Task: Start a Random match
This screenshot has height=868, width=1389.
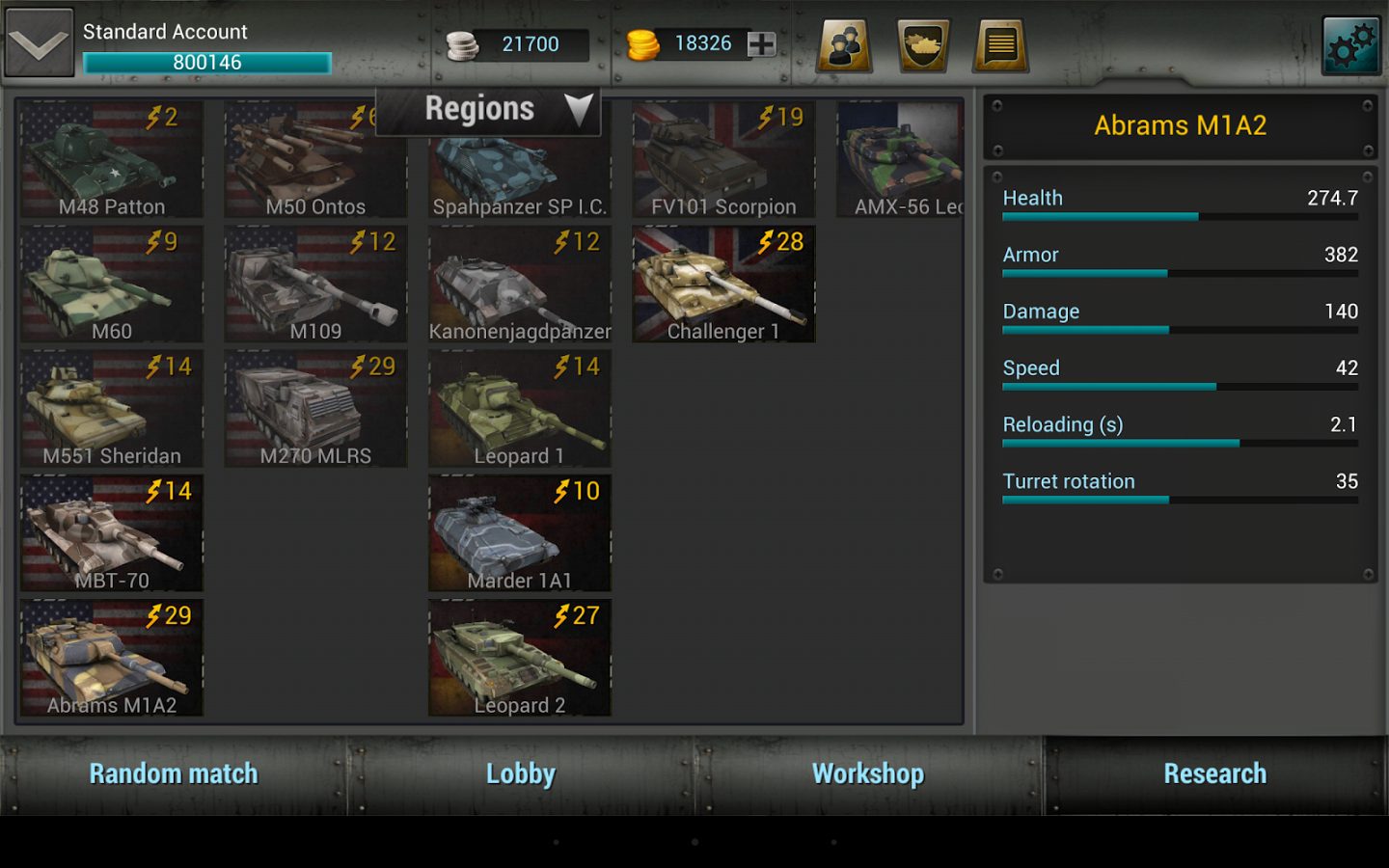Action: click(x=174, y=773)
